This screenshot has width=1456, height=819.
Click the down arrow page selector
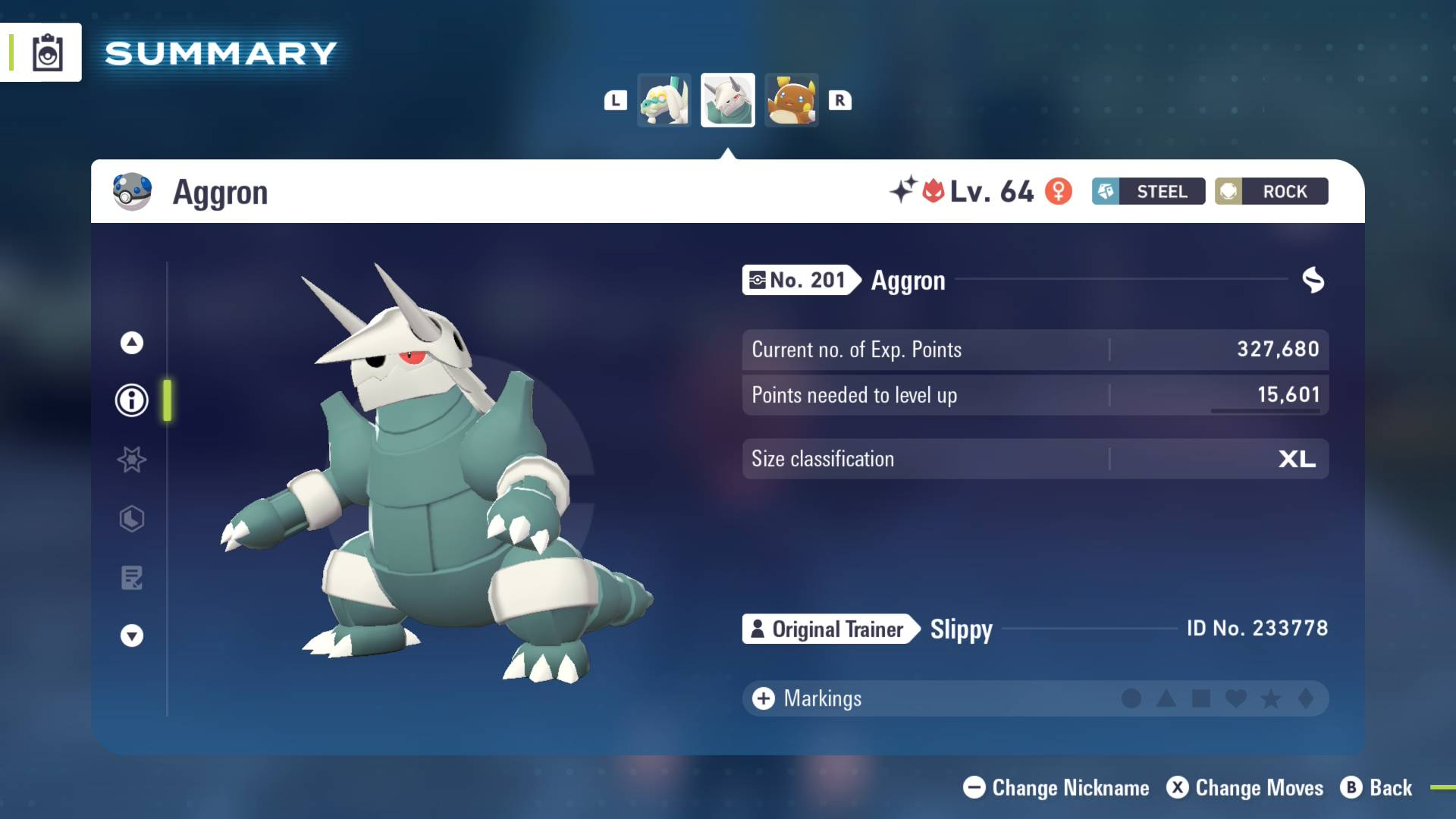pyautogui.click(x=132, y=635)
